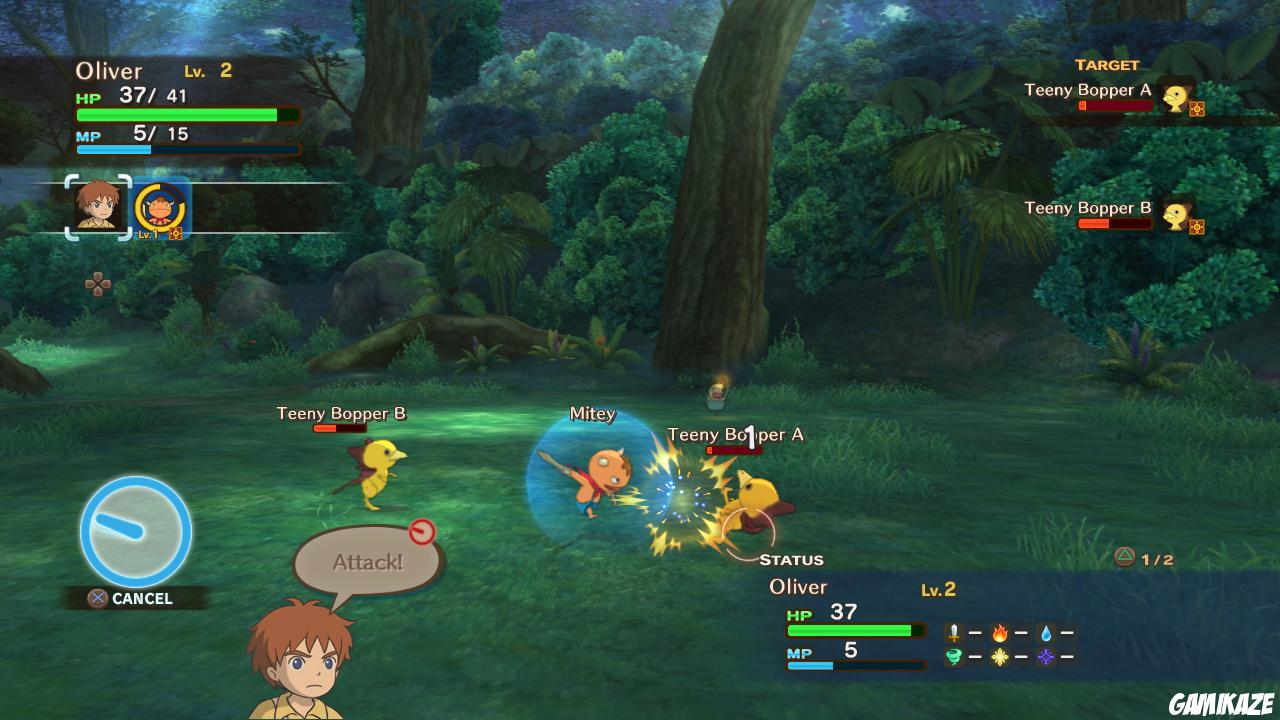Viewport: 1280px width, 720px height.
Task: Click the dark element icon
Action: click(x=1046, y=657)
